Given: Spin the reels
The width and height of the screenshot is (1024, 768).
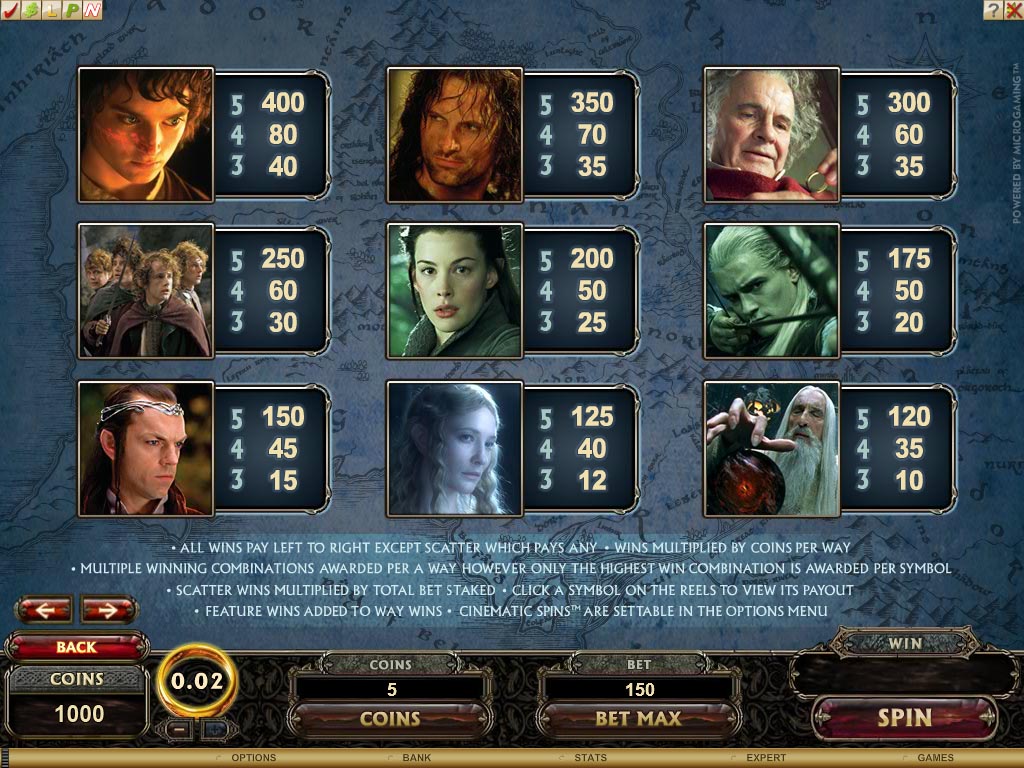Looking at the screenshot, I should point(904,718).
